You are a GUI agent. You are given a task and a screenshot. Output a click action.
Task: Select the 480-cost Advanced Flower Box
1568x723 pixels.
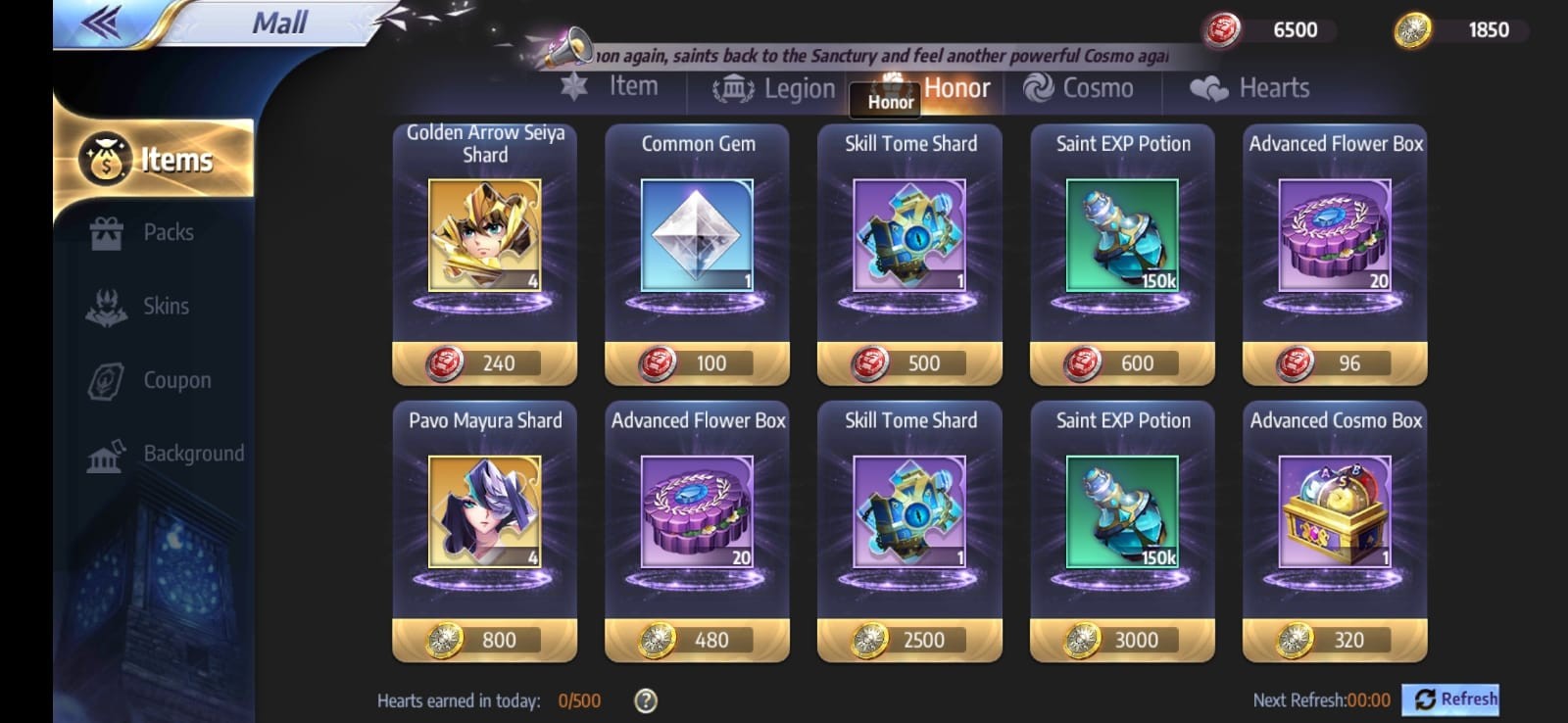pyautogui.click(x=697, y=640)
